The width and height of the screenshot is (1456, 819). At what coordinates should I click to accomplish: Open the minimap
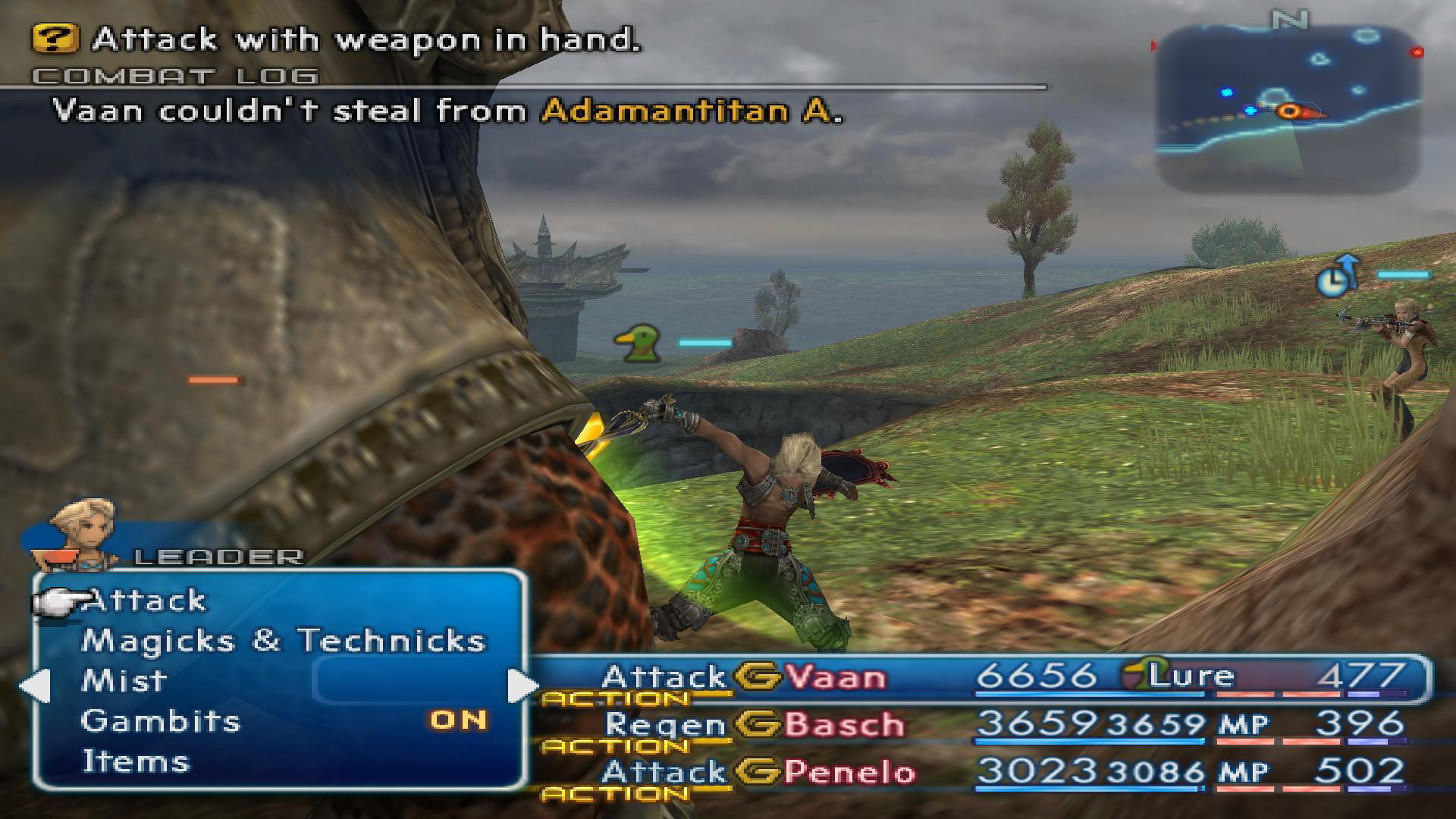pyautogui.click(x=1286, y=106)
